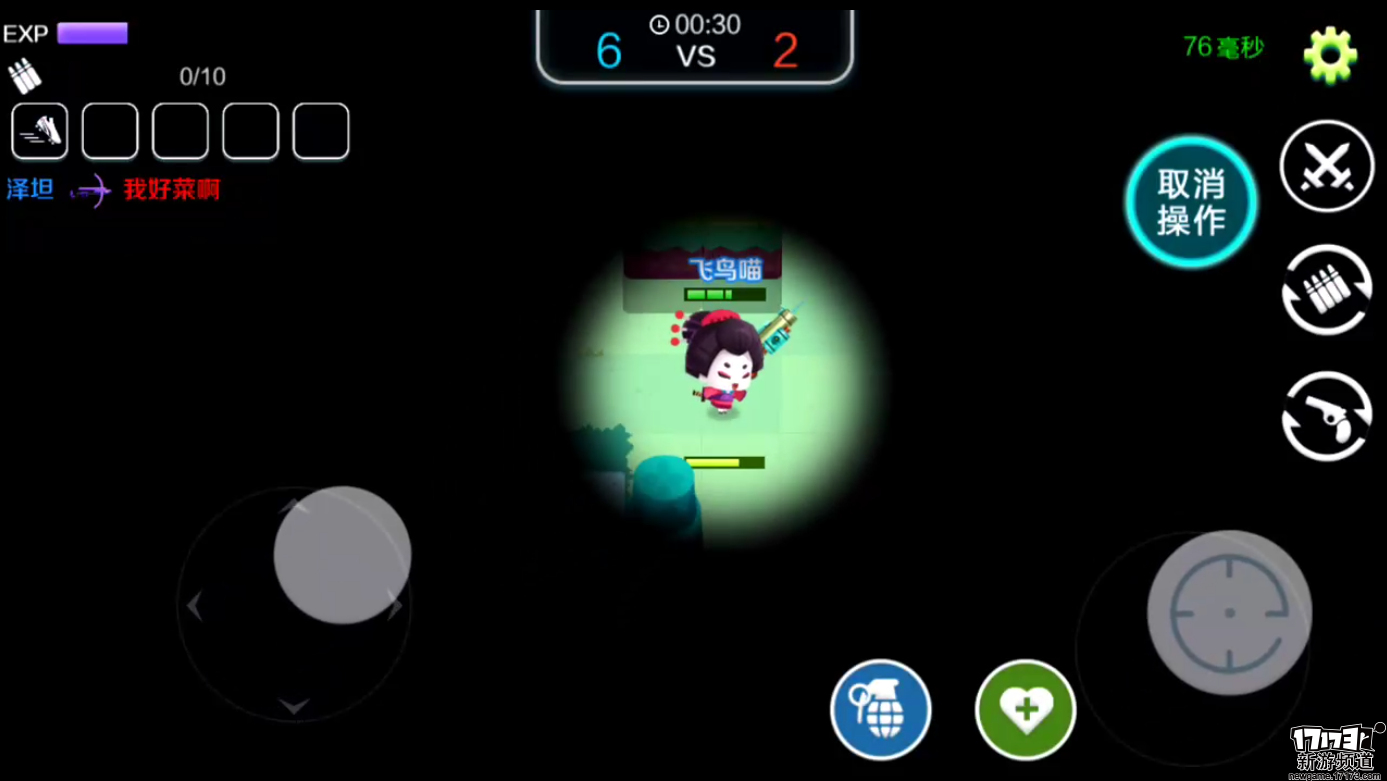This screenshot has width=1387, height=781.
Task: Use the green heart heal button
Action: (x=1025, y=709)
